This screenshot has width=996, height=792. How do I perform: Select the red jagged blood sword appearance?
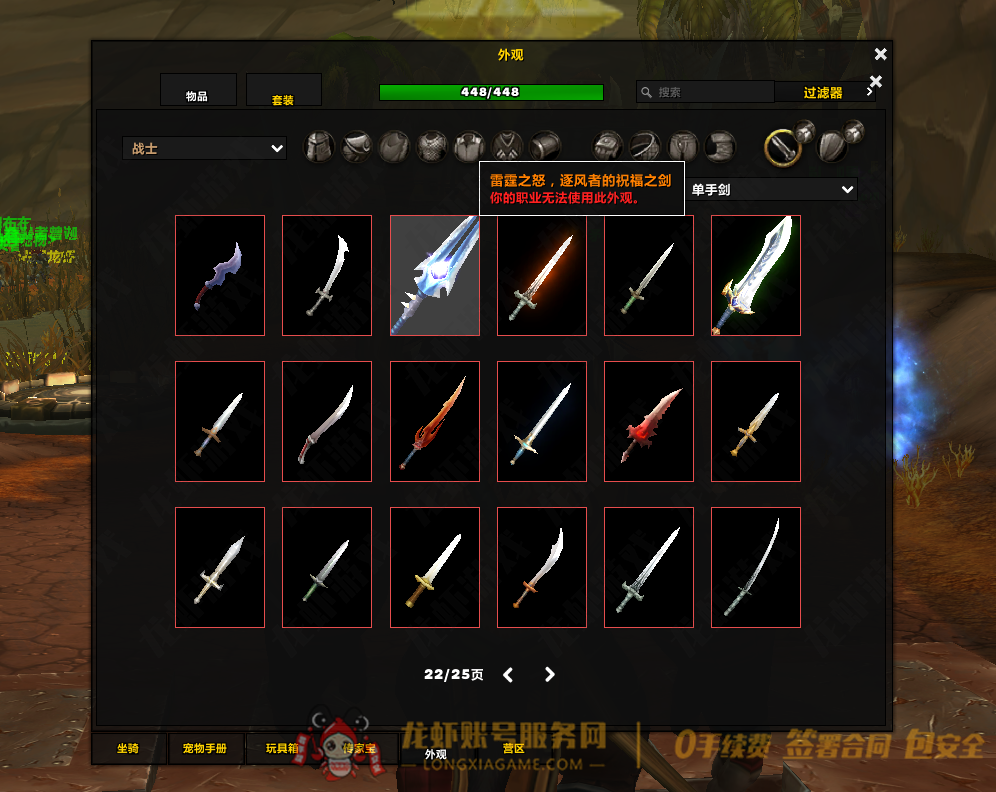pyautogui.click(x=648, y=421)
